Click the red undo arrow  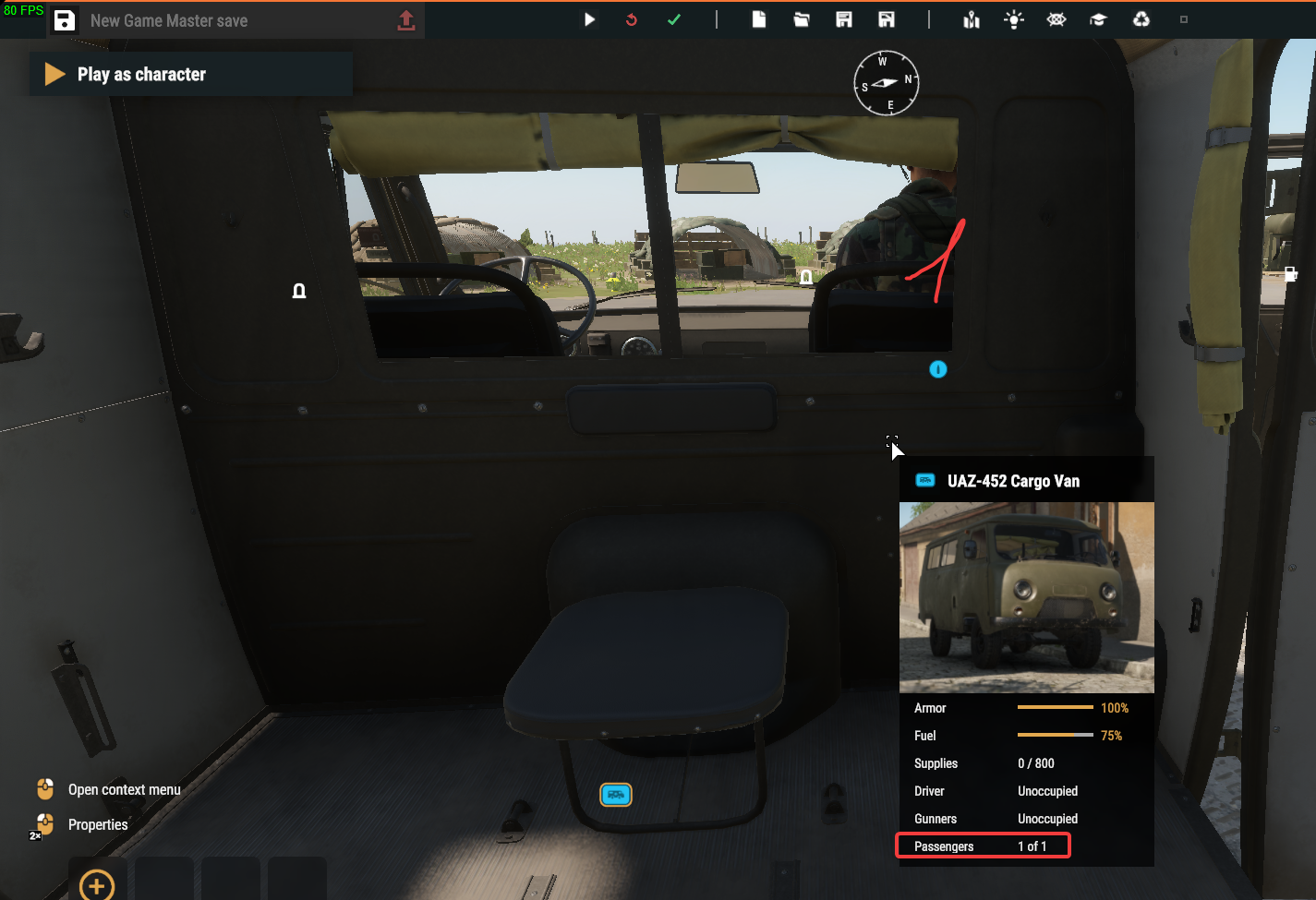coord(632,19)
